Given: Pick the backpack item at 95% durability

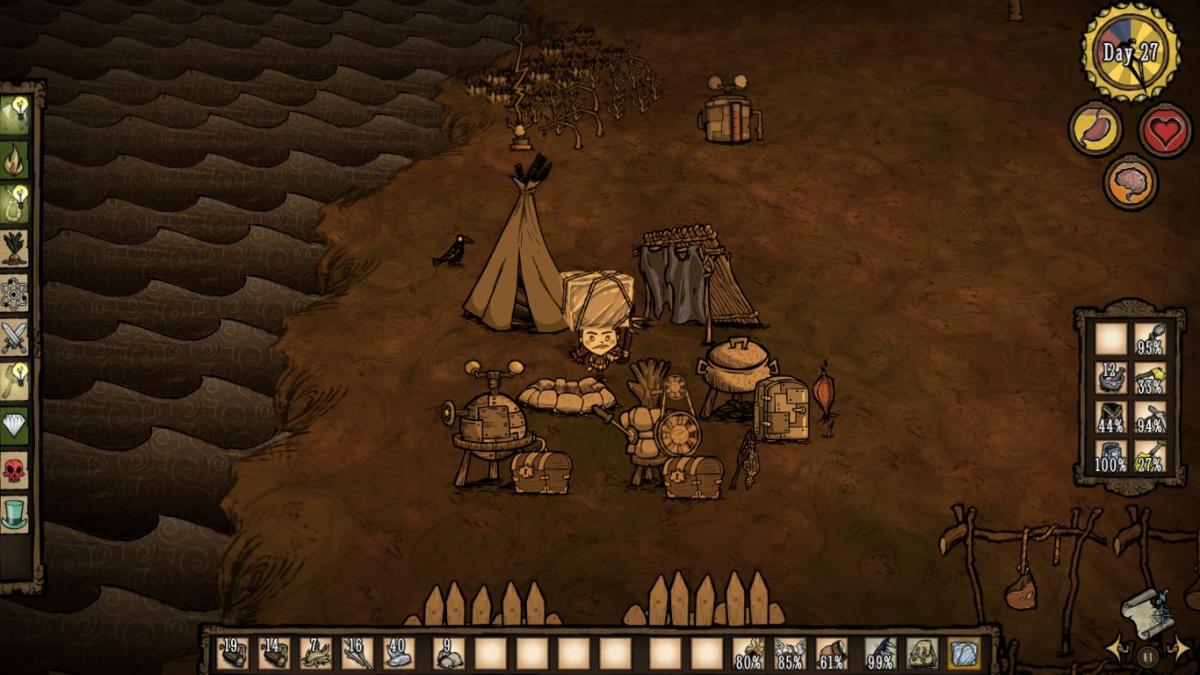Looking at the screenshot, I should coord(1150,339).
